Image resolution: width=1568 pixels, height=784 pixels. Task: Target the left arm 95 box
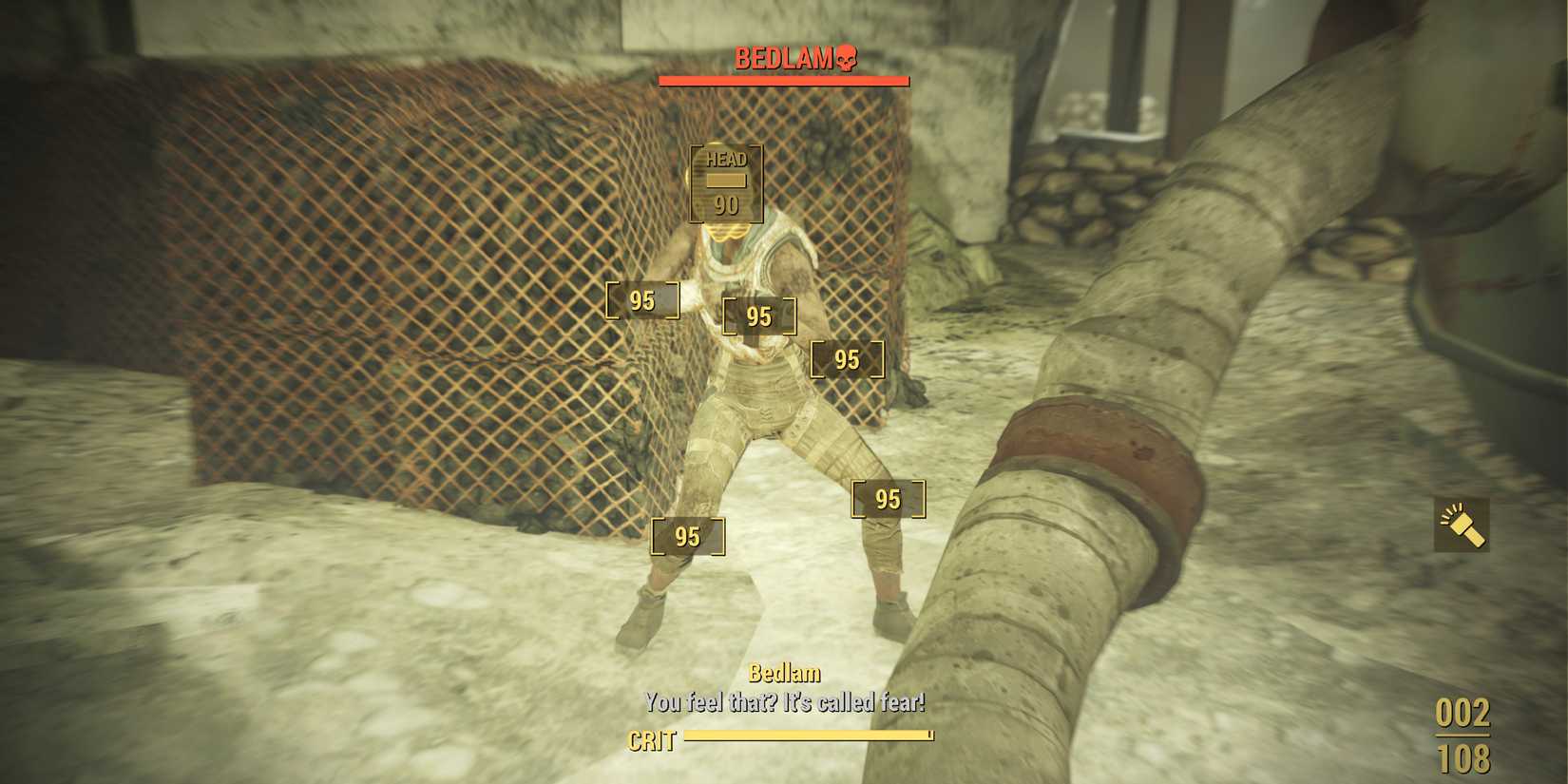pyautogui.click(x=642, y=299)
